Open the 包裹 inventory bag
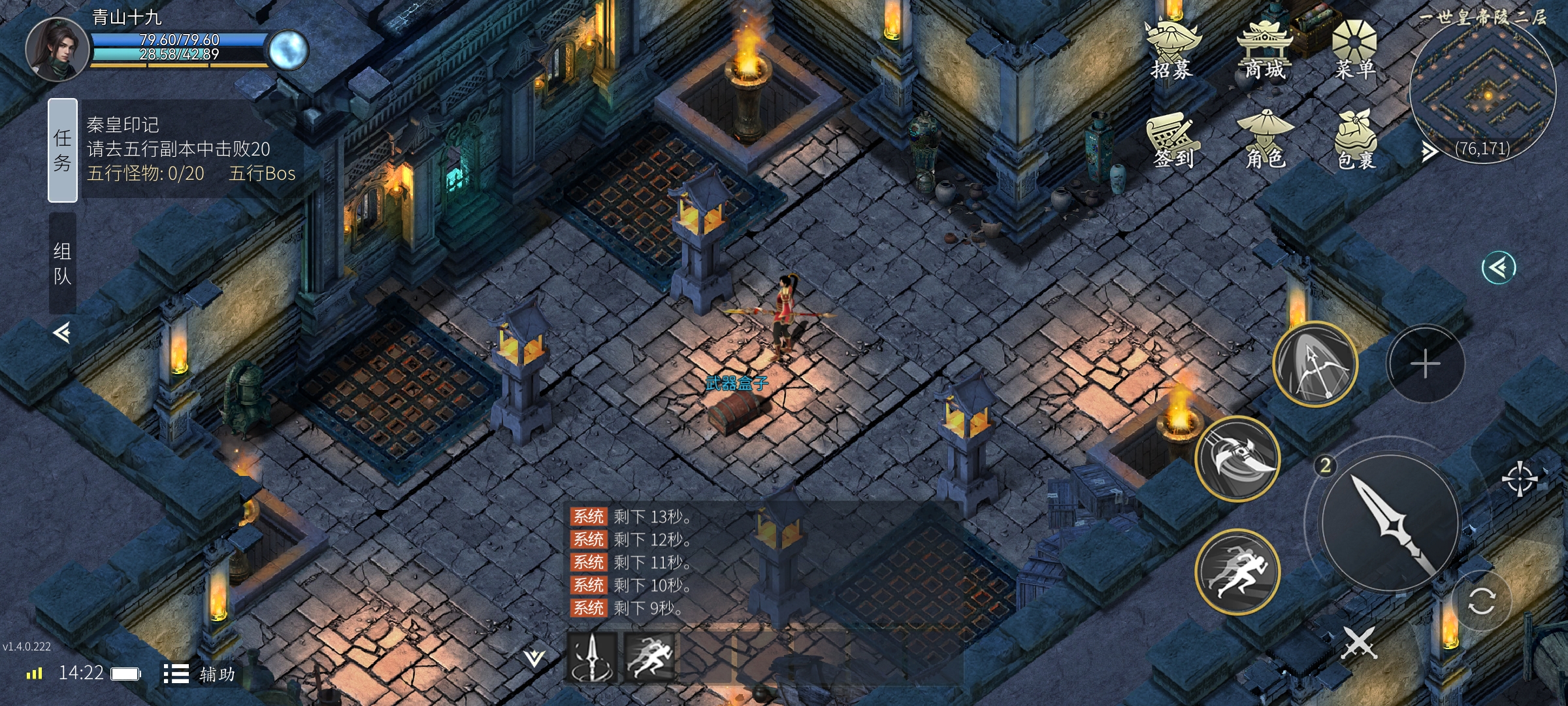Screen dimensions: 1568x706 pos(1356,142)
